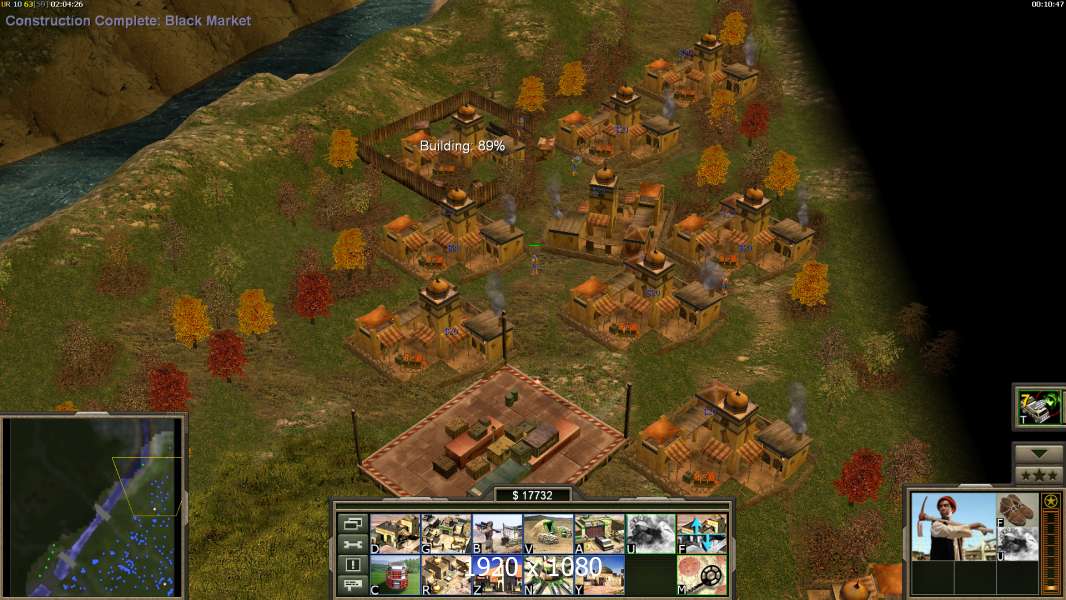Activate the grey smoke icon in build bar

650,534
